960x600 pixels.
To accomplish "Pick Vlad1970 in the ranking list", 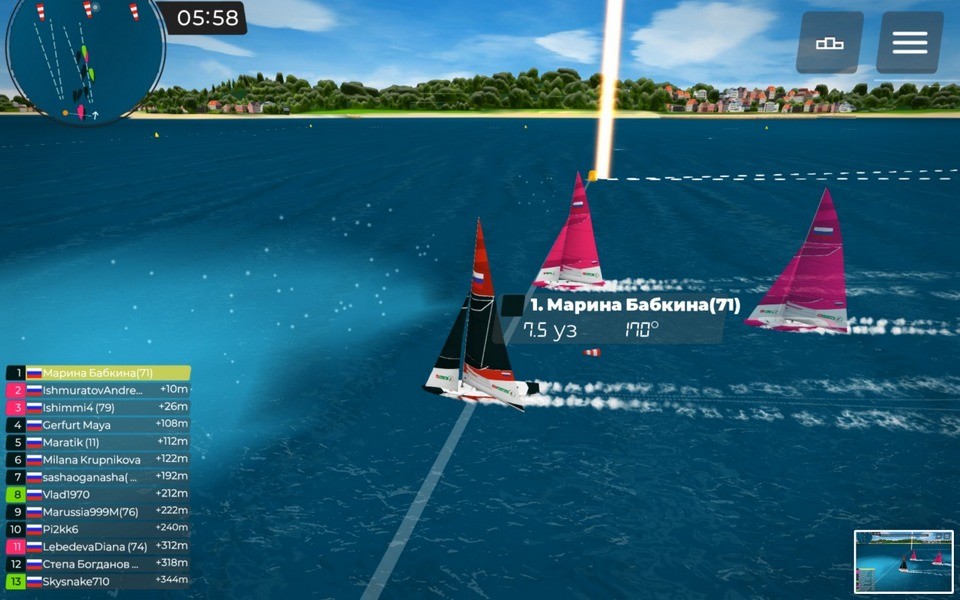I will click(98, 494).
